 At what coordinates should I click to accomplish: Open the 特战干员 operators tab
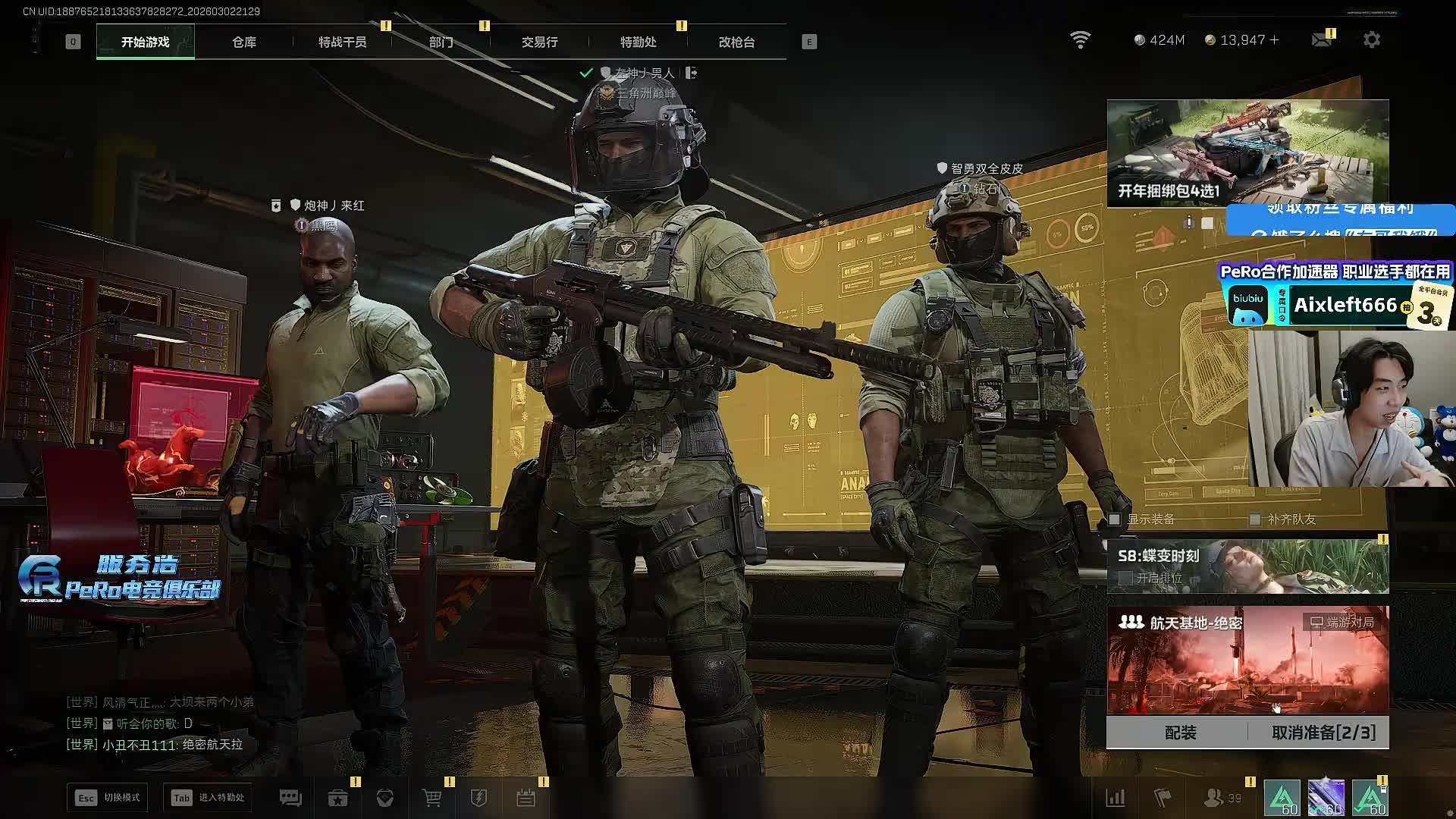coord(342,42)
